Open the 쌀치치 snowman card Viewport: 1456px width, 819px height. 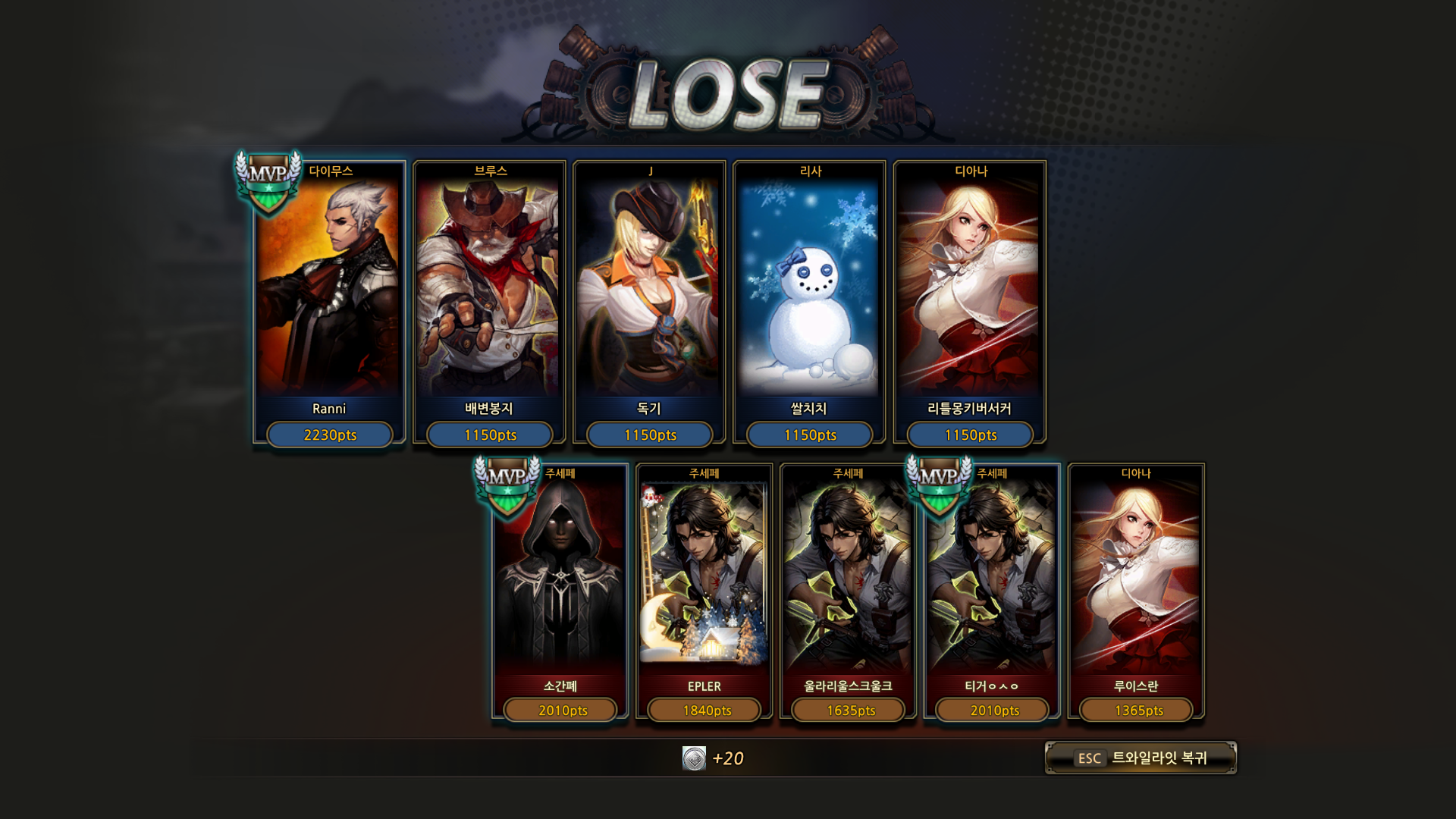point(809,303)
